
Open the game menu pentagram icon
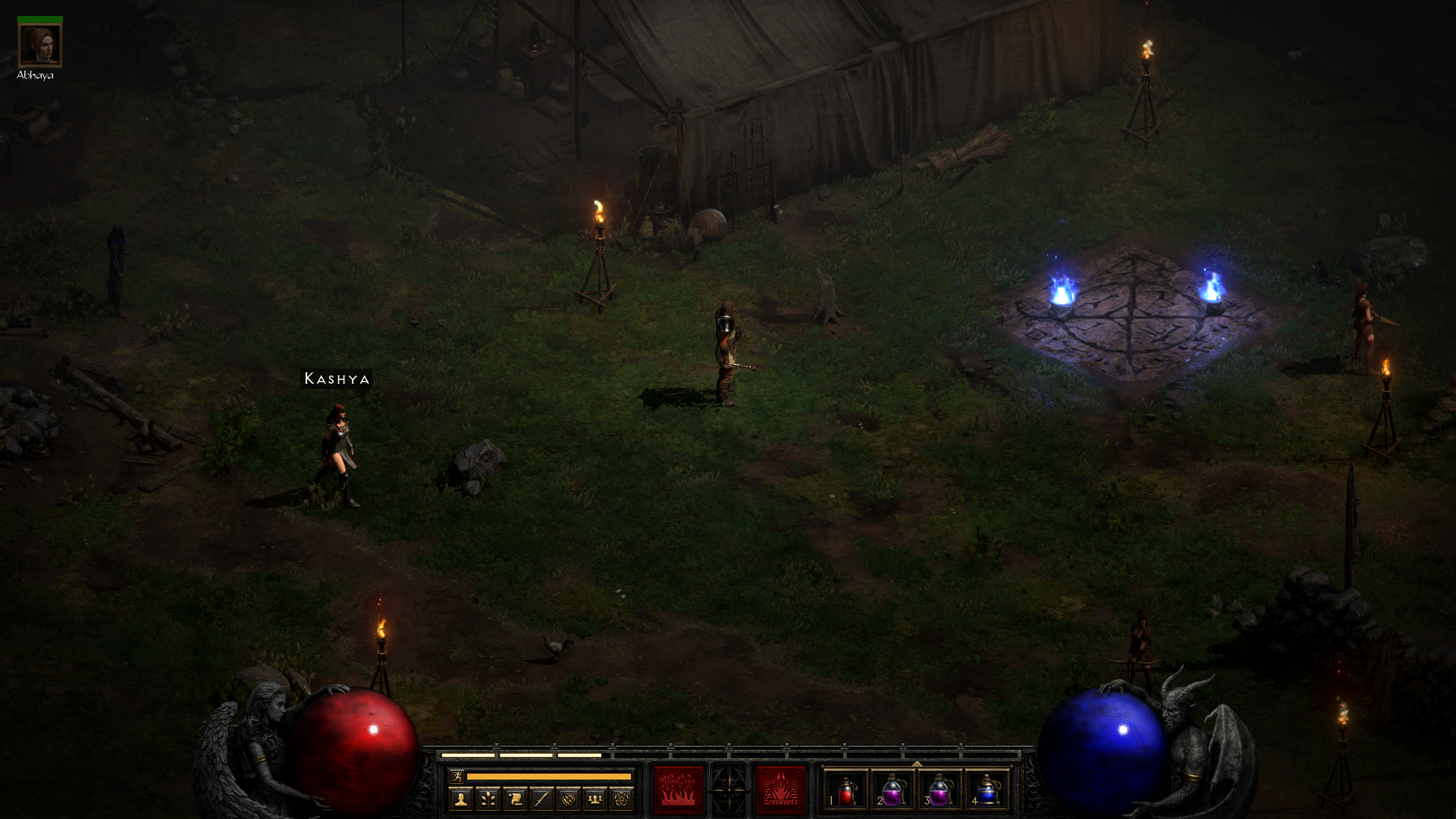(x=622, y=799)
